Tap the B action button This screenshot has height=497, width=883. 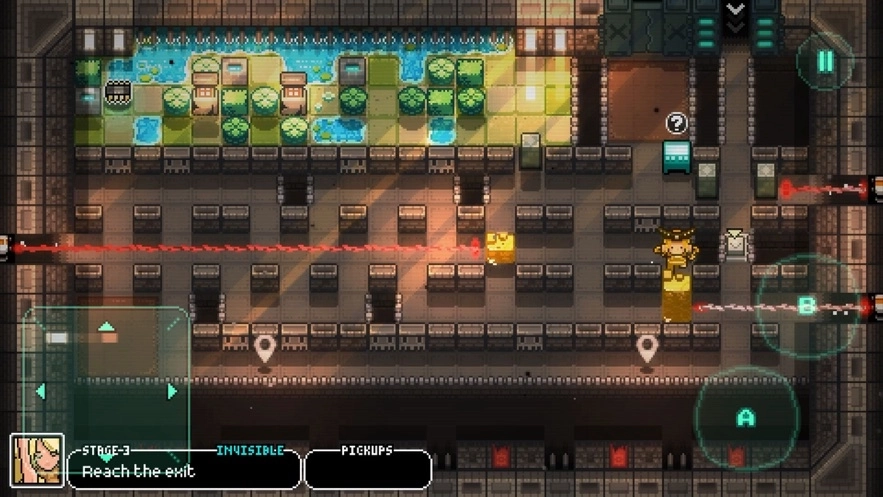806,305
